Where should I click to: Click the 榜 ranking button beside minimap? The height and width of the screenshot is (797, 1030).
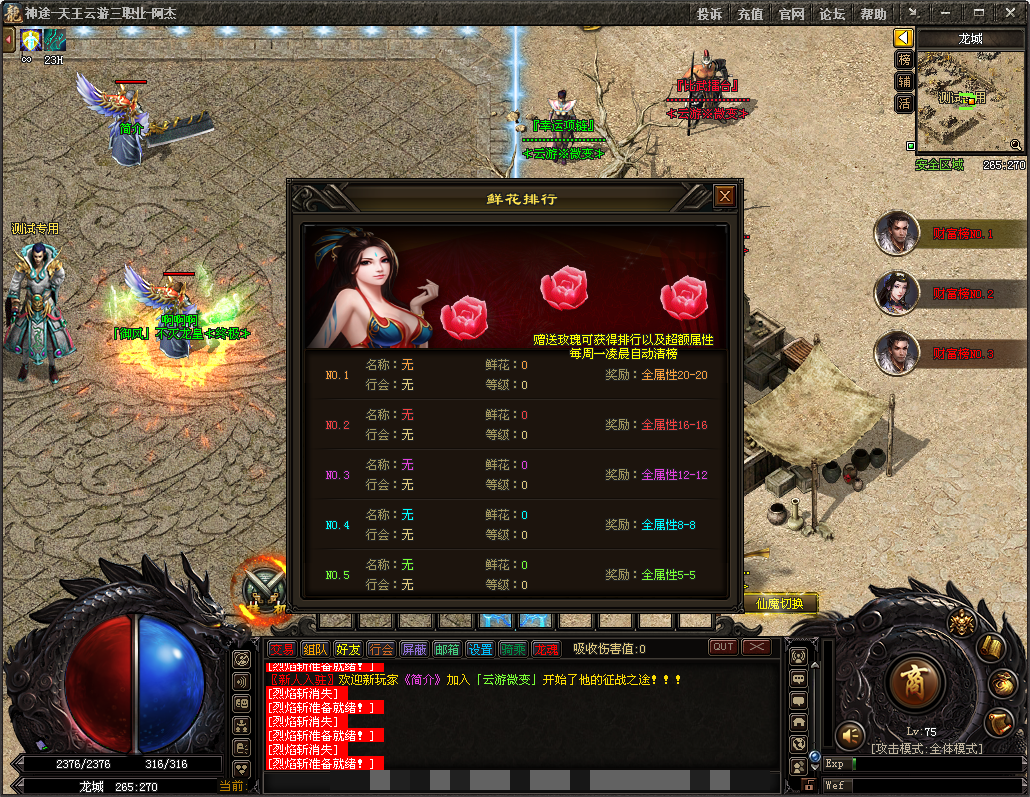click(904, 60)
